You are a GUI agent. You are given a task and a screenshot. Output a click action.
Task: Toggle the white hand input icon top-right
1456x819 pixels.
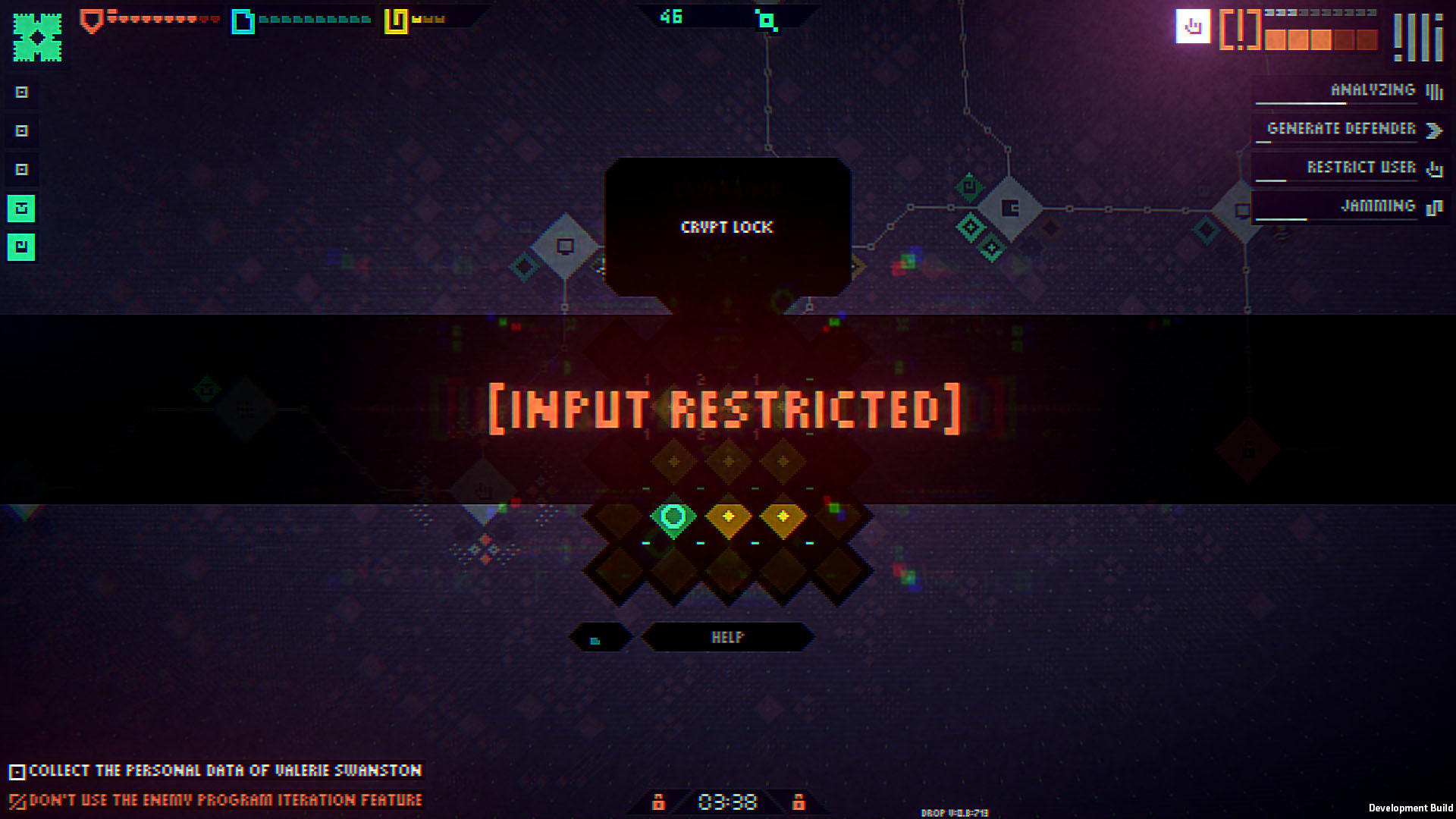pyautogui.click(x=1193, y=28)
